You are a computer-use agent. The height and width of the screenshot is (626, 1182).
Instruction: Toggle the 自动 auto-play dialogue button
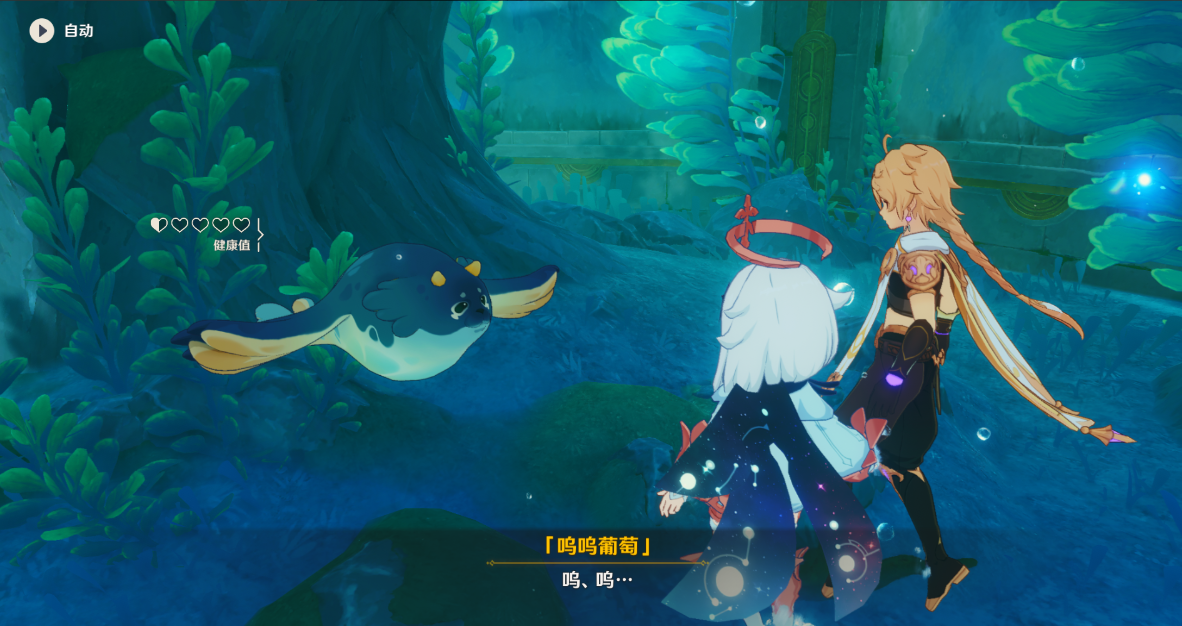click(42, 31)
